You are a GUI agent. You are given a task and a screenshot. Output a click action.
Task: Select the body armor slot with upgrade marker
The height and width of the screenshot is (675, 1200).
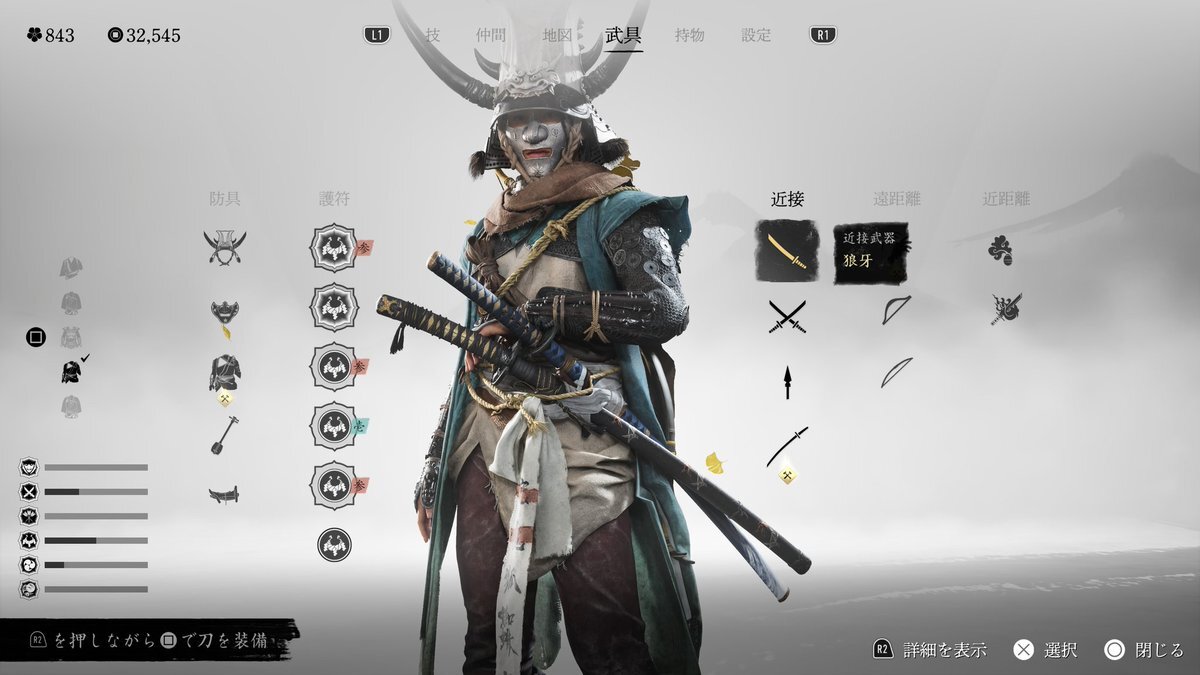[x=225, y=374]
